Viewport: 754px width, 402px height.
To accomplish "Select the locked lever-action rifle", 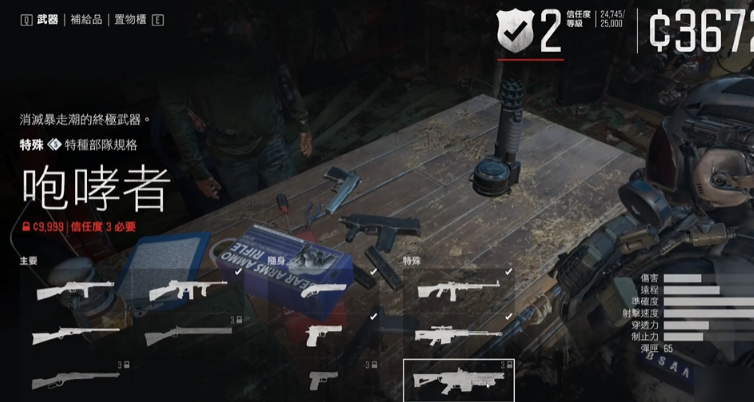I will [x=75, y=381].
